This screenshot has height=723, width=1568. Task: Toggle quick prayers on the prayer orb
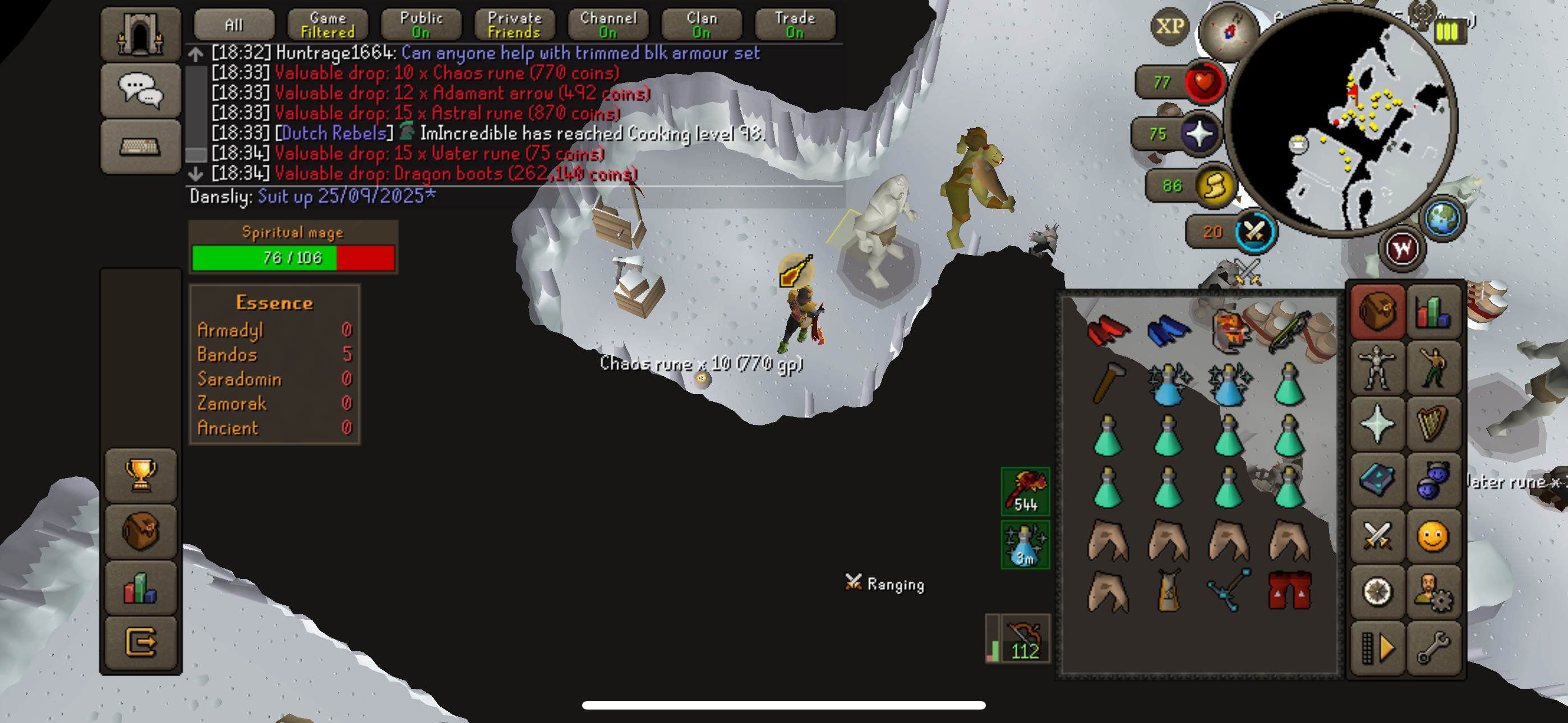[1200, 134]
